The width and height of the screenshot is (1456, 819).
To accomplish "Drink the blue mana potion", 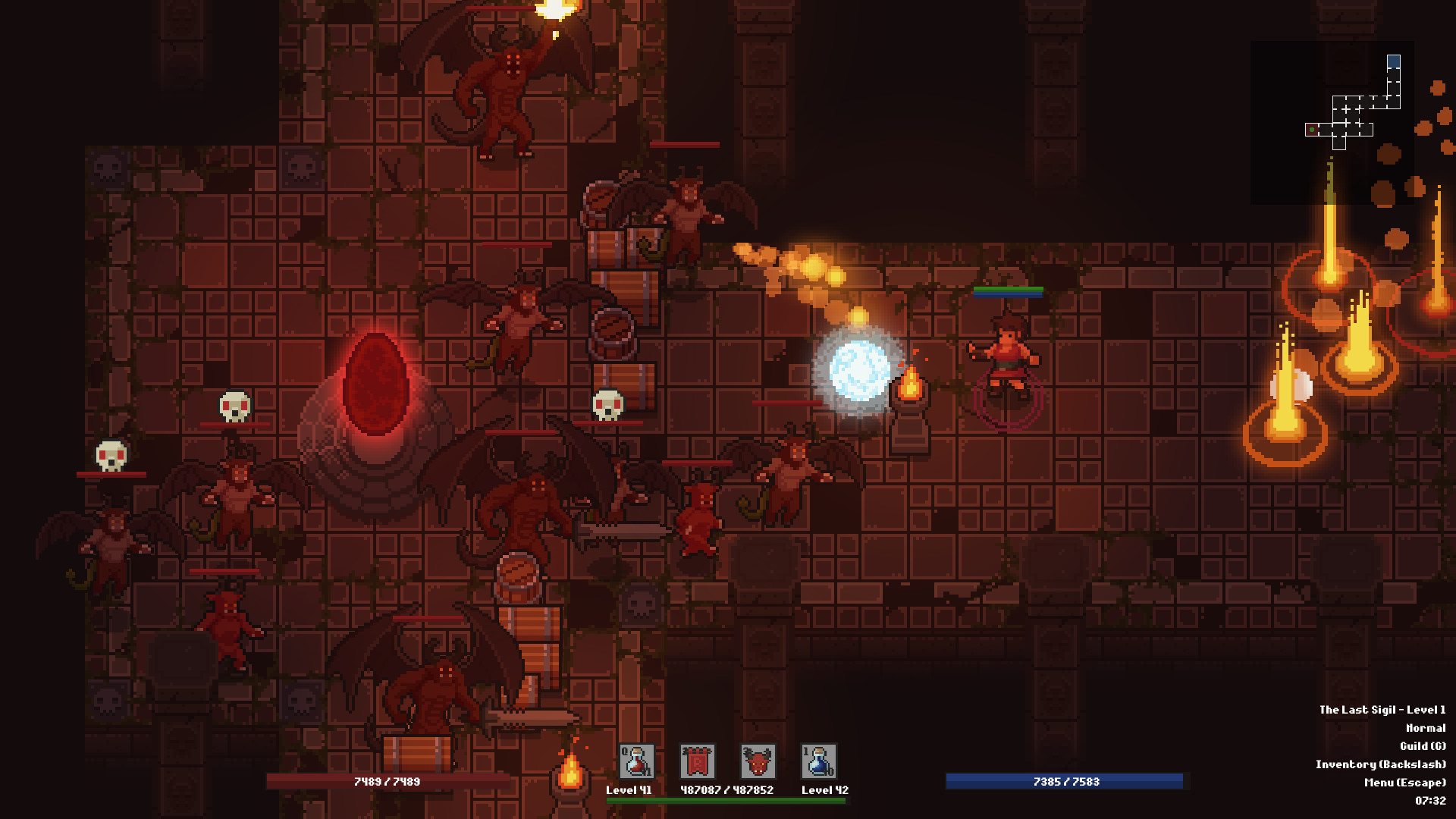I will point(818,761).
